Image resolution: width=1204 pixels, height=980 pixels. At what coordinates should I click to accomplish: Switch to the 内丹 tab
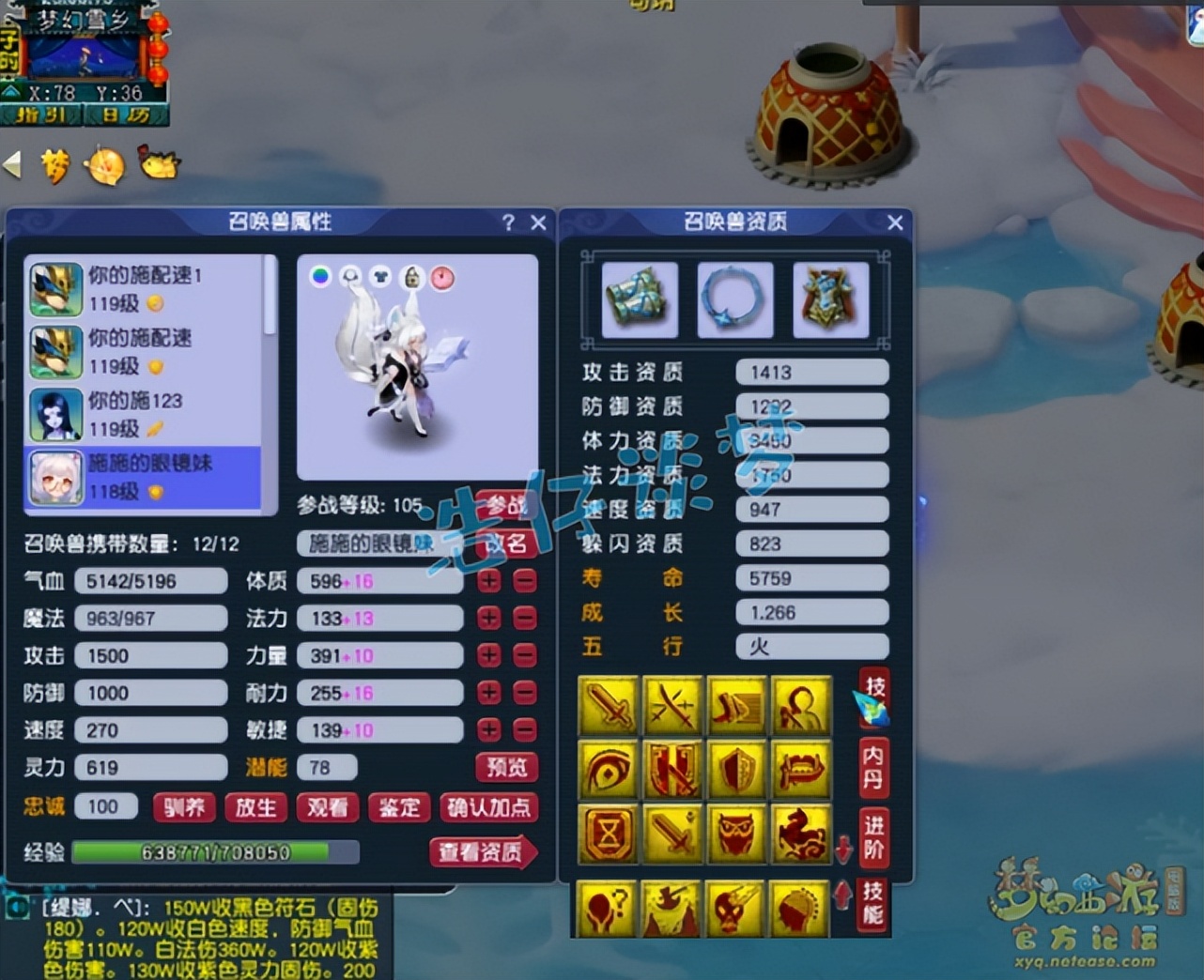click(x=873, y=767)
